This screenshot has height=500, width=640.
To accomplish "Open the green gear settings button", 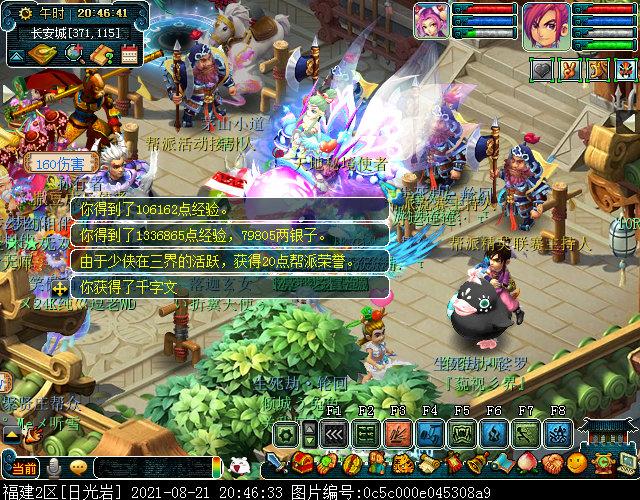I will [287, 434].
